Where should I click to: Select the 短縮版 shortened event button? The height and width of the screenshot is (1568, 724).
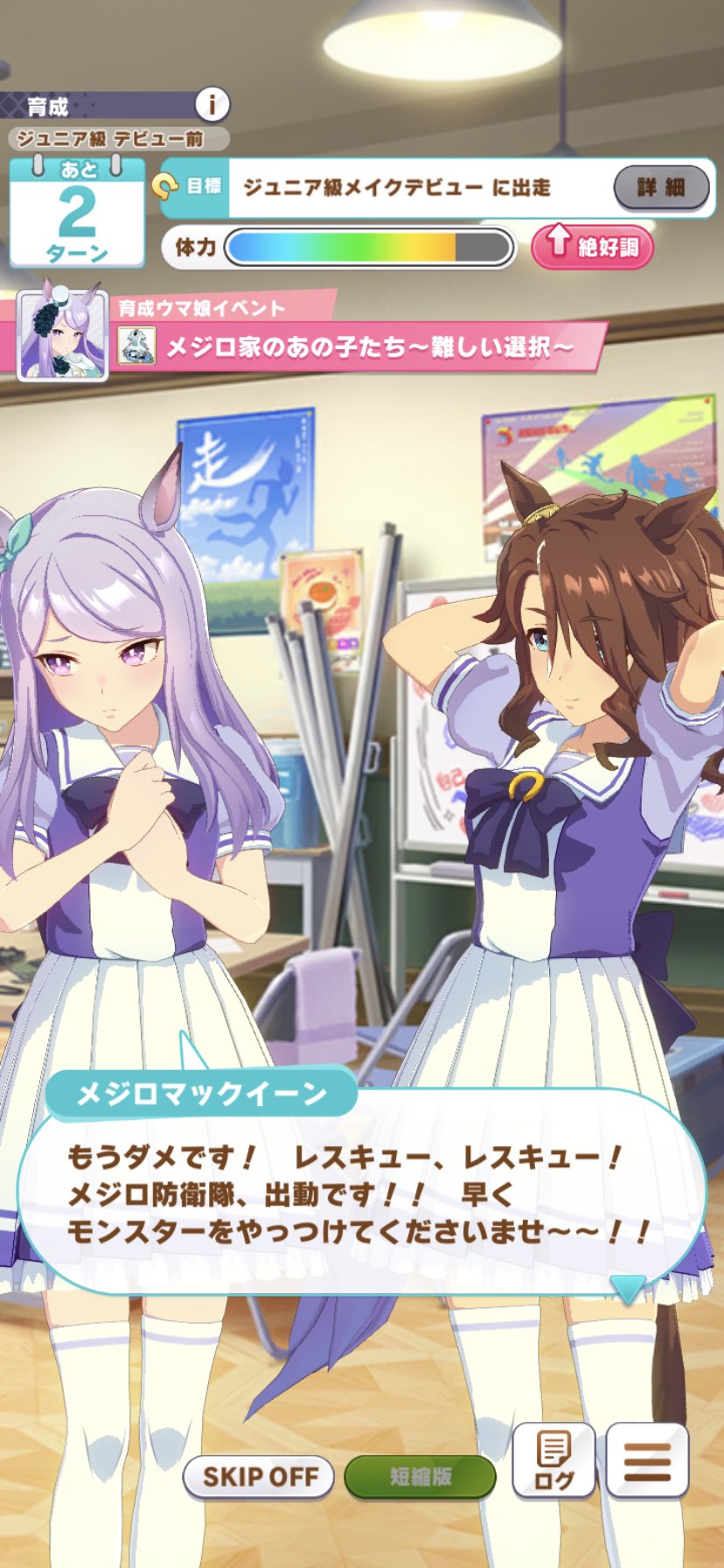(x=420, y=1477)
